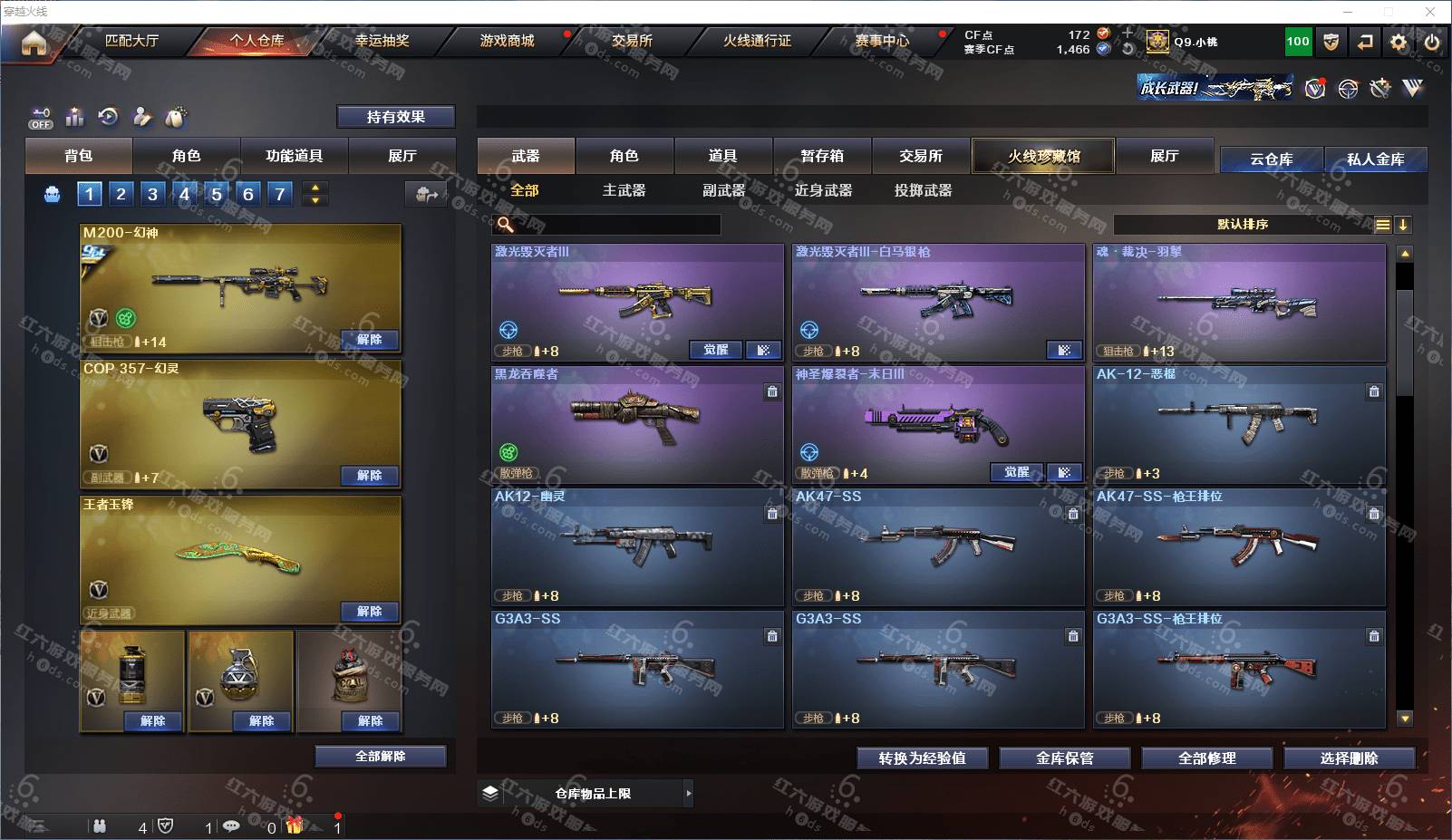This screenshot has width=1452, height=840.
Task: Click 转换为经验值 button
Action: 922,758
